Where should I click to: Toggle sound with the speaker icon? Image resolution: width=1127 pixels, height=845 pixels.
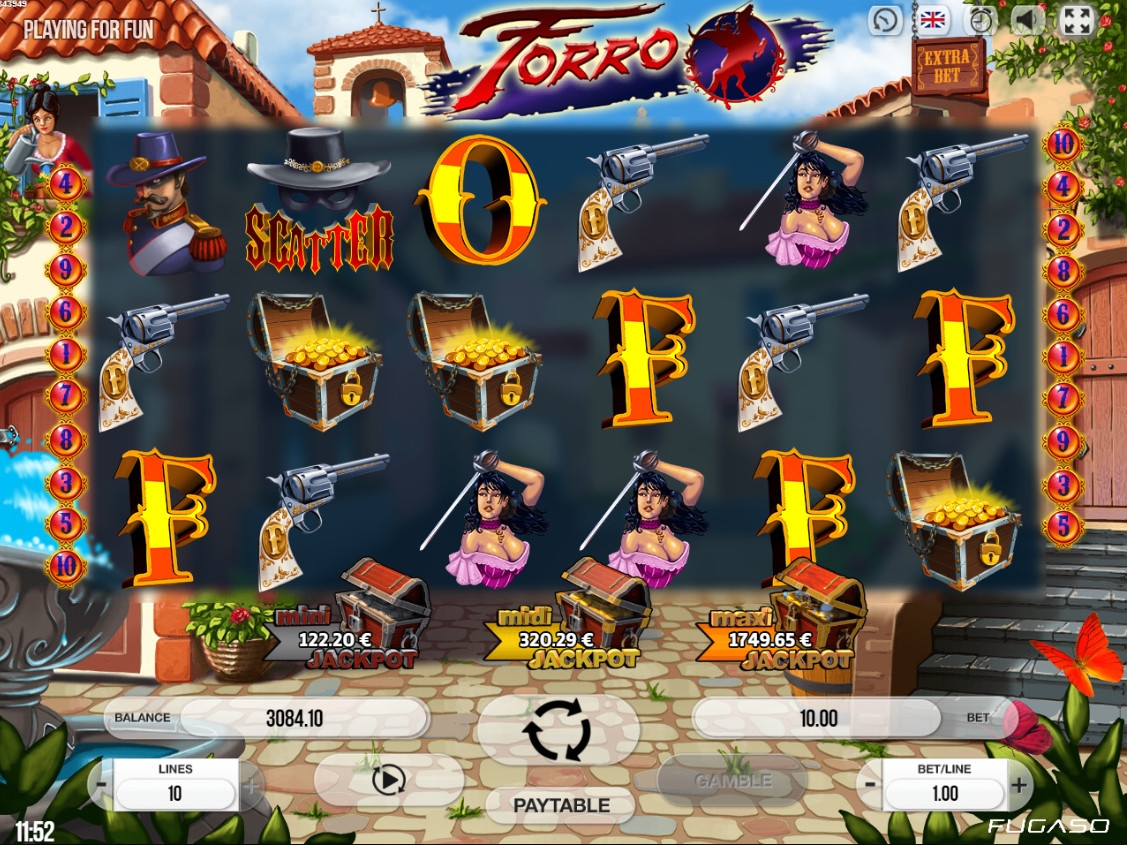pyautogui.click(x=1029, y=20)
